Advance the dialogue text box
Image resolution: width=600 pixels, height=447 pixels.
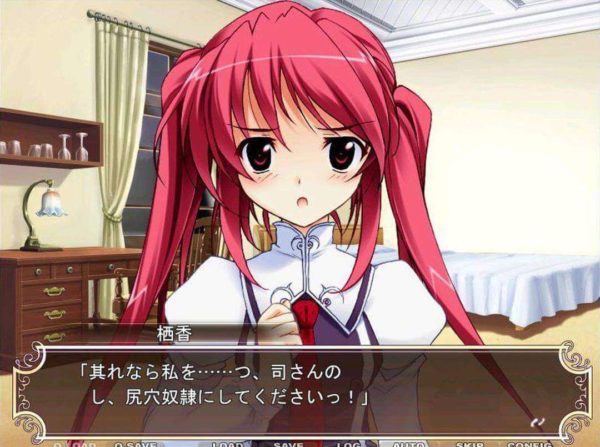(300, 385)
